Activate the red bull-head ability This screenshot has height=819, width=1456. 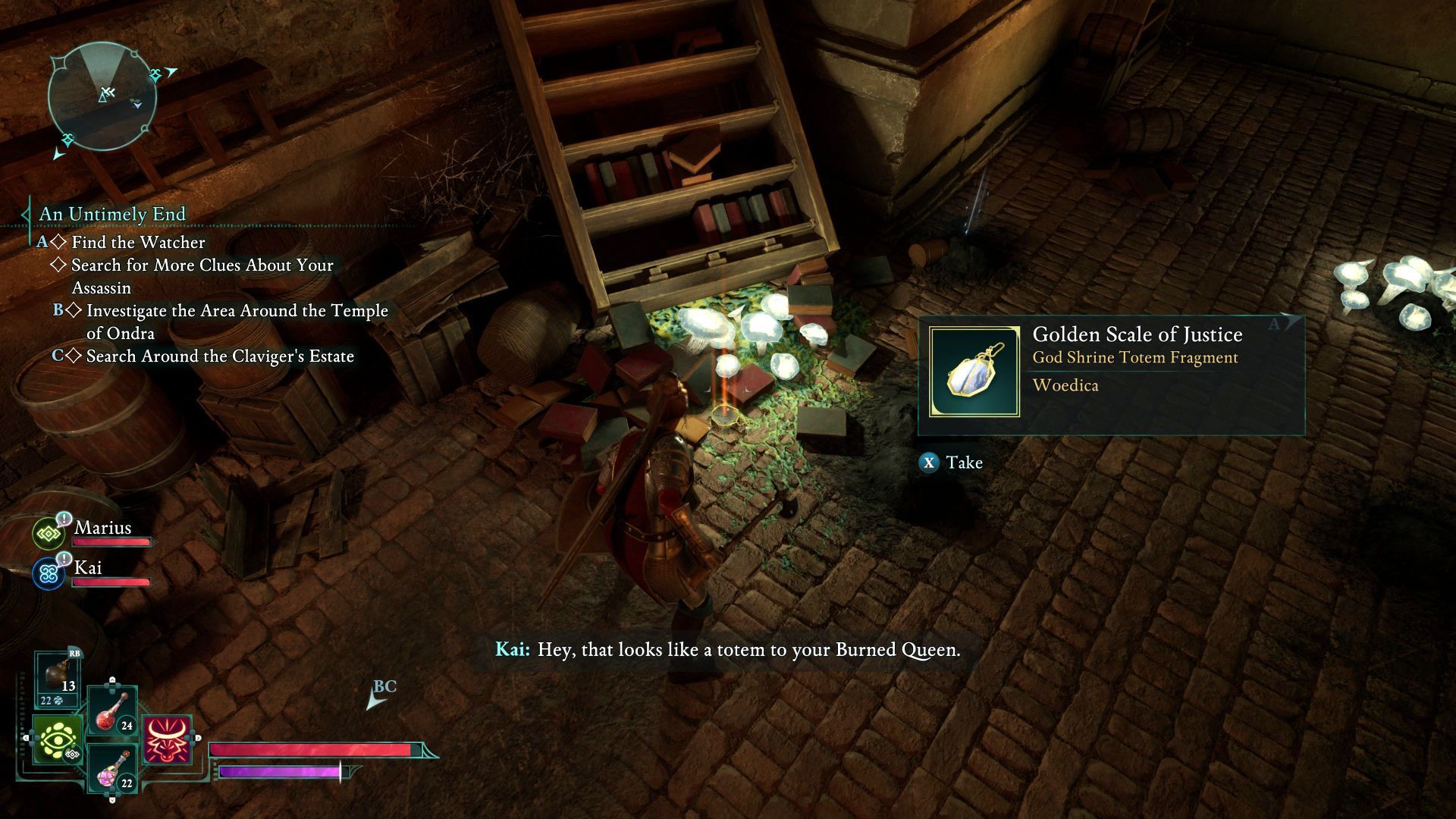(x=167, y=739)
